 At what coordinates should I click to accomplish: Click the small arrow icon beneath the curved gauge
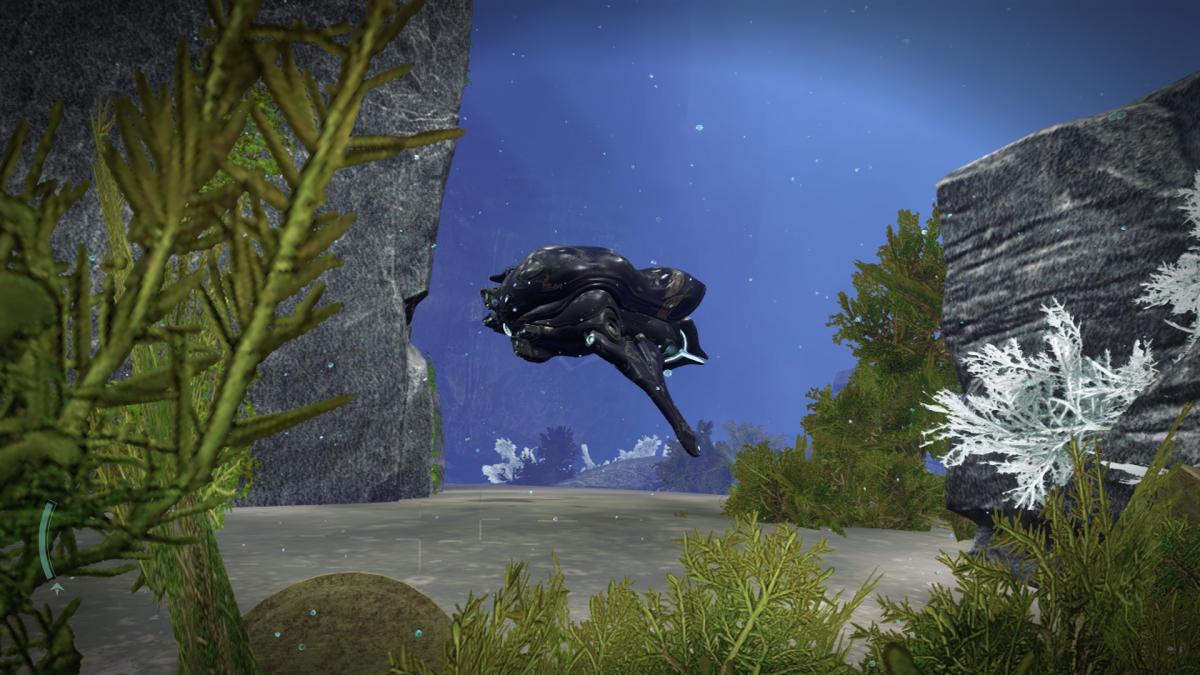57,588
